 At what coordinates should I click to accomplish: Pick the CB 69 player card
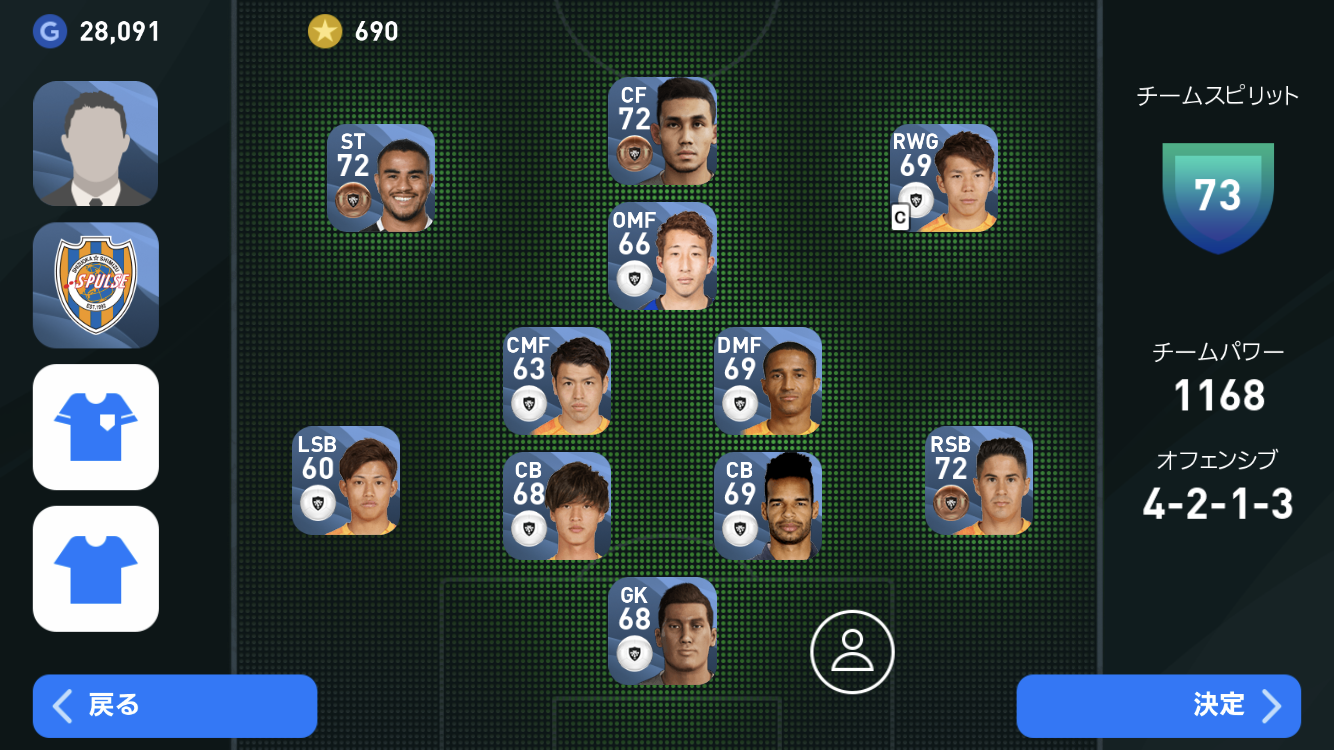[x=768, y=506]
